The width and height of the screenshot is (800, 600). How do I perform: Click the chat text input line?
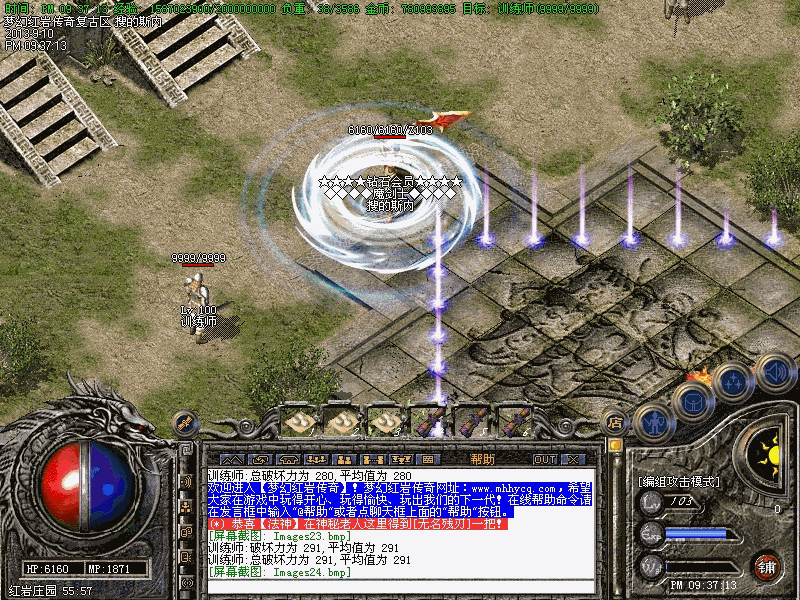400,587
